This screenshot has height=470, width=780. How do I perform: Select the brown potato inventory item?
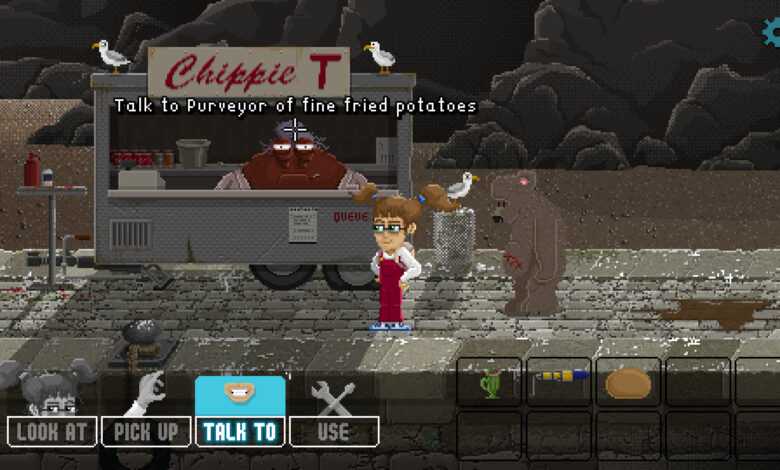coord(628,382)
